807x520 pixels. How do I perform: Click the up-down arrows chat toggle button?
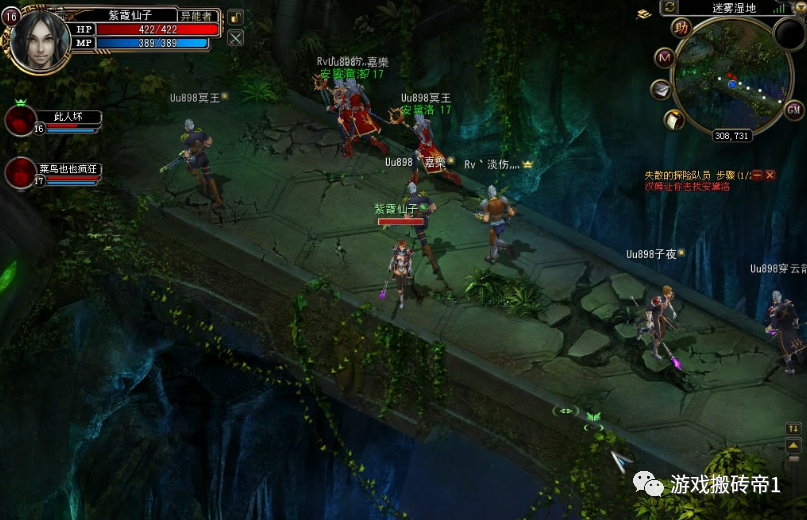point(793,429)
